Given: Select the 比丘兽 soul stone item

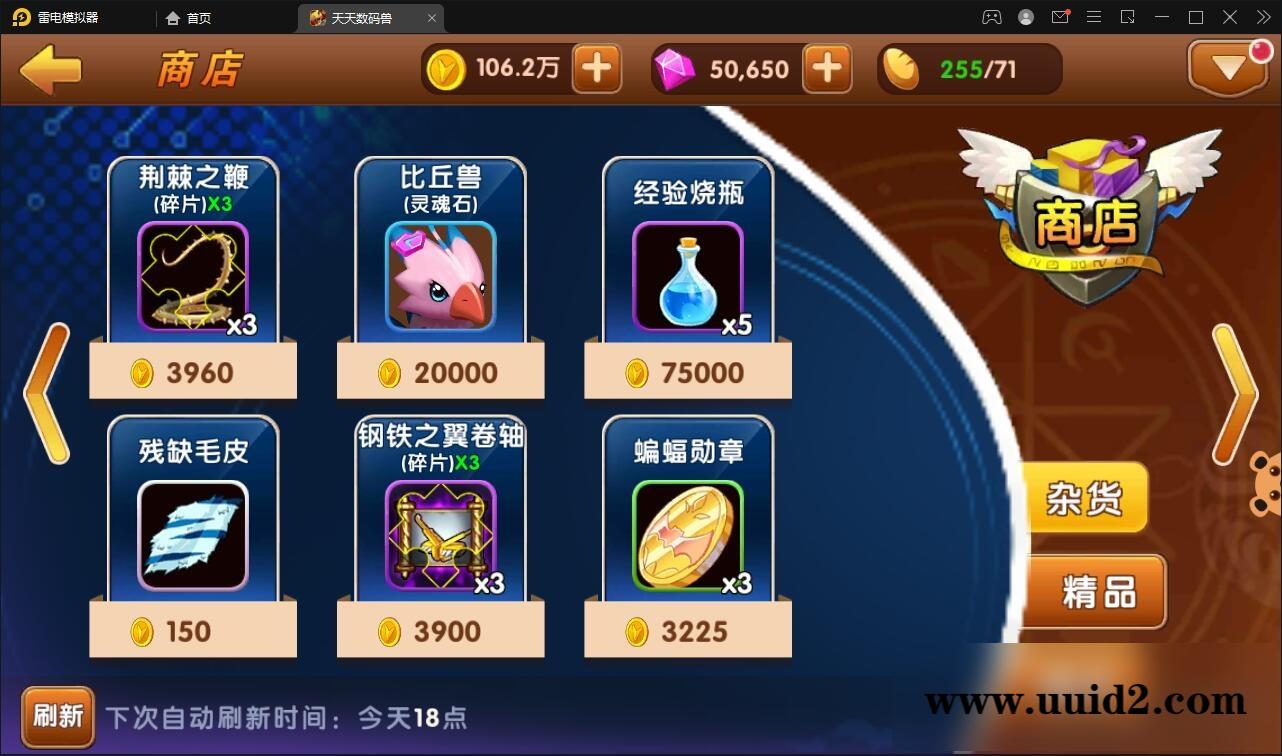Looking at the screenshot, I should tap(440, 270).
